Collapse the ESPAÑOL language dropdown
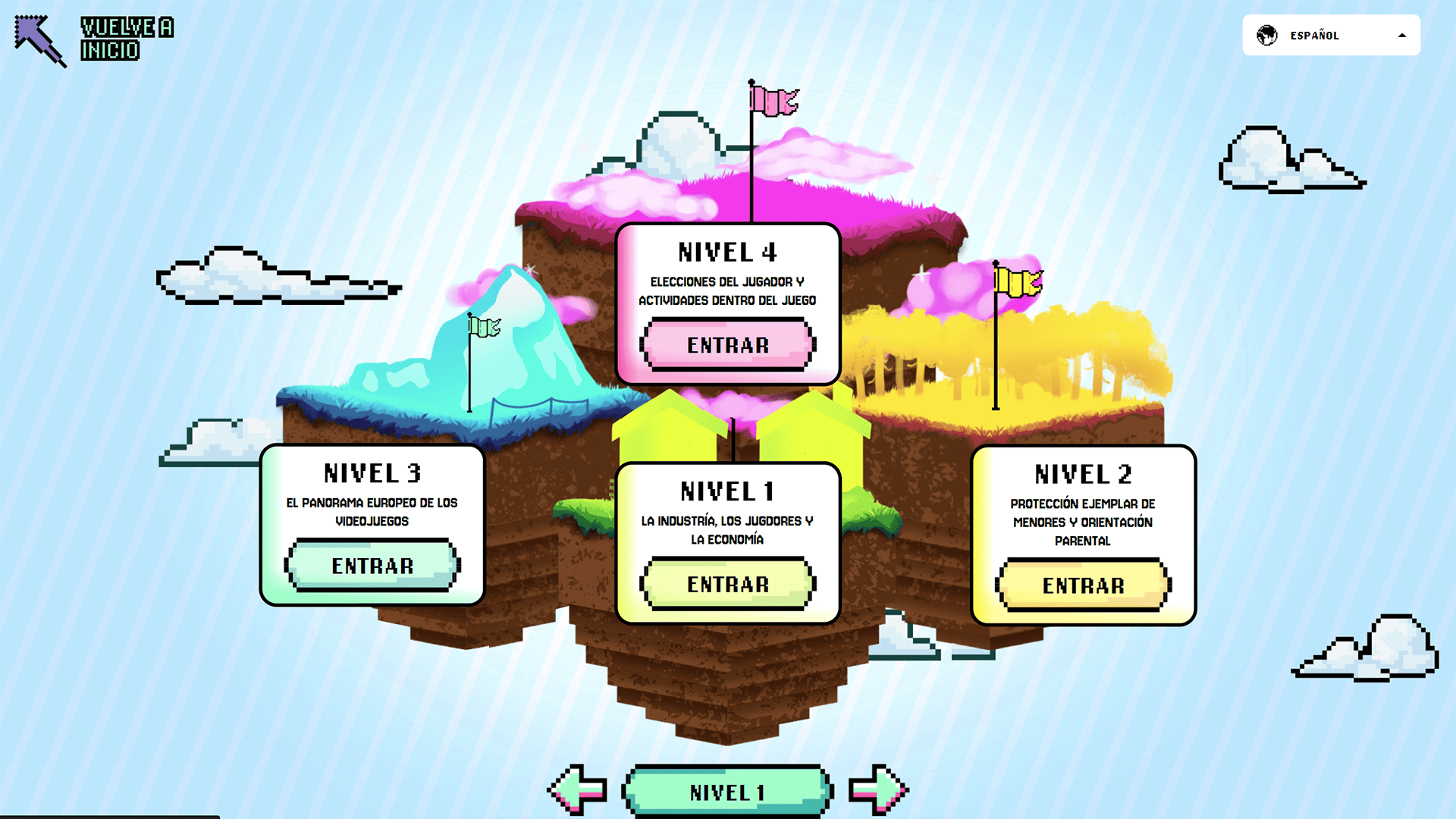The width and height of the screenshot is (1456, 819). 1404,35
